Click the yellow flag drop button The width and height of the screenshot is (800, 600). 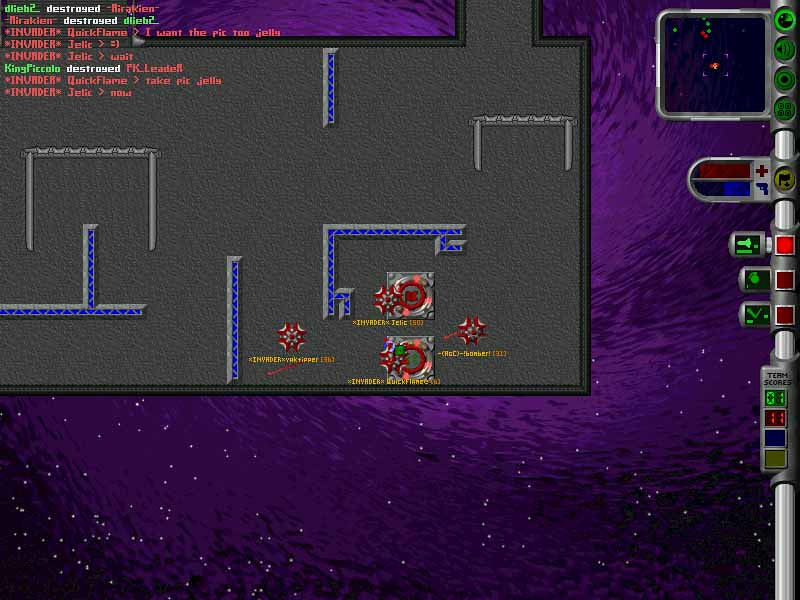pyautogui.click(x=785, y=180)
